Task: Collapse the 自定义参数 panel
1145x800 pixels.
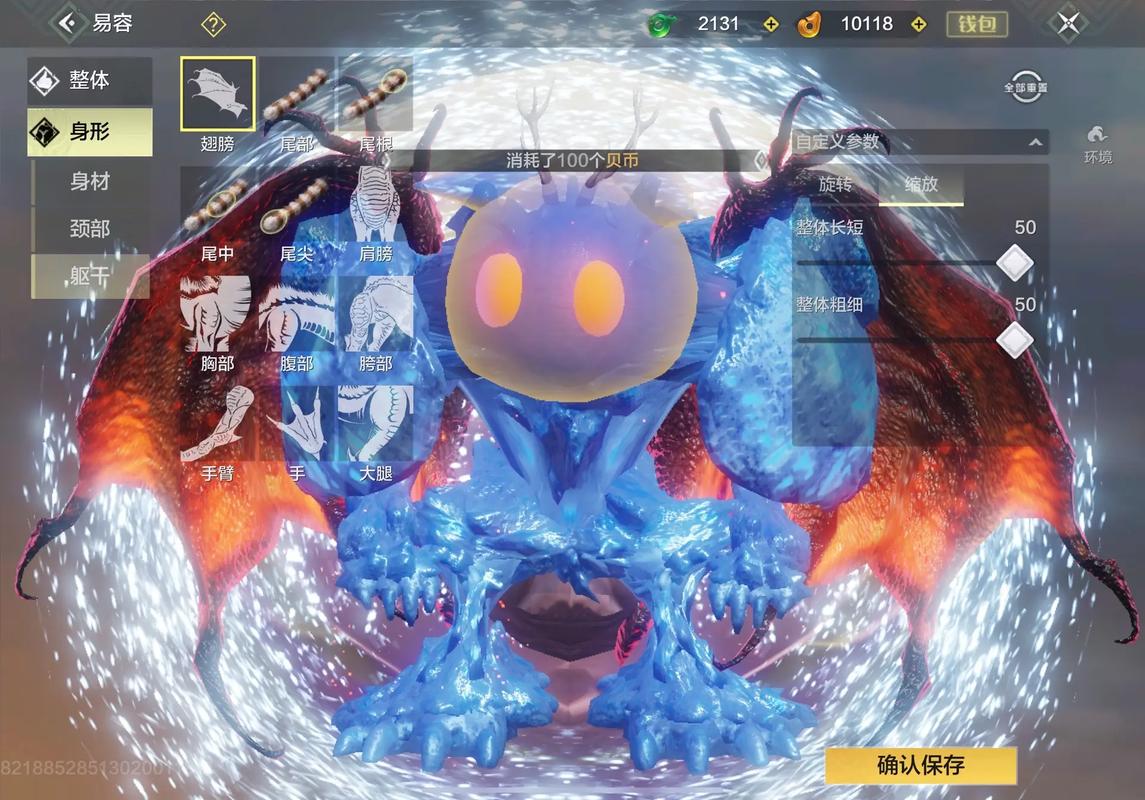Action: 1034,143
